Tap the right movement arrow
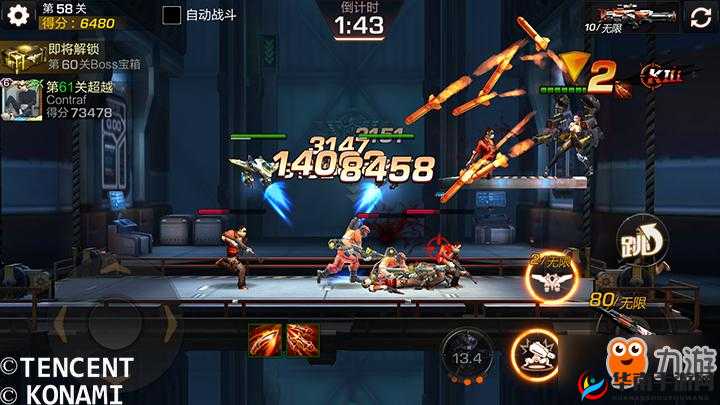The width and height of the screenshot is (720, 405). pyautogui.click(x=169, y=327)
